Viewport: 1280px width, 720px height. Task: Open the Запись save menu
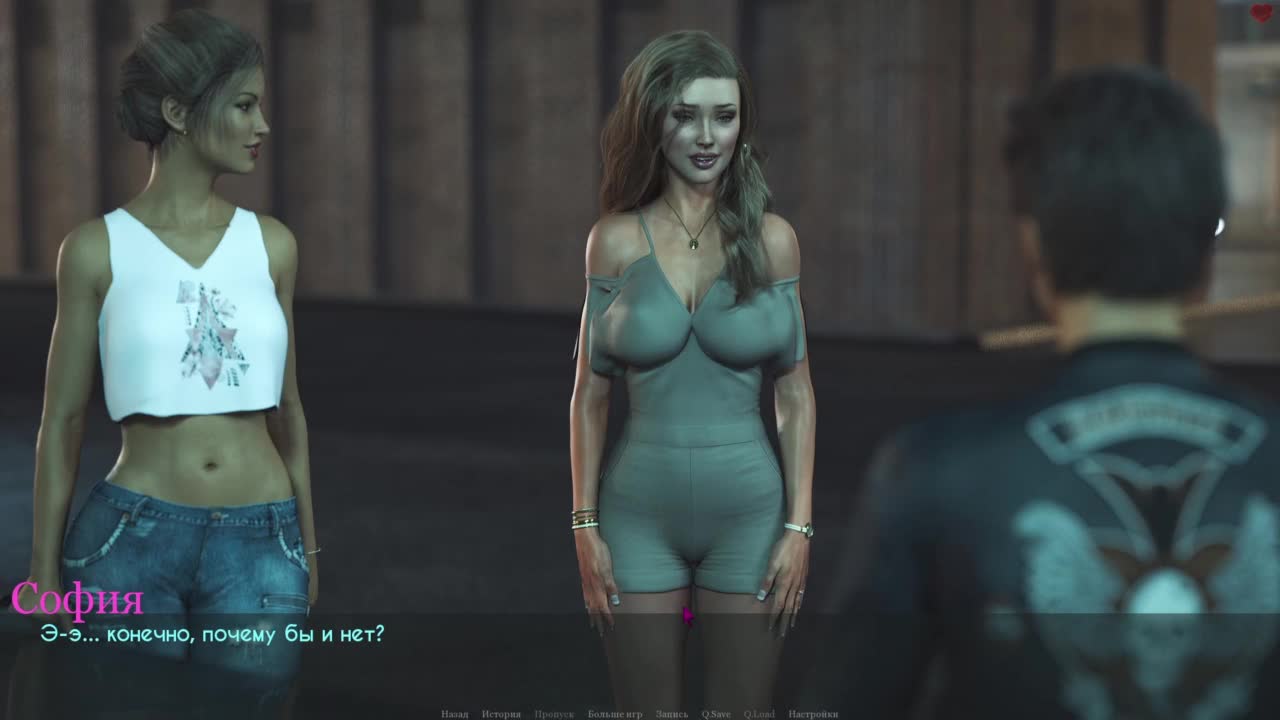tap(672, 714)
